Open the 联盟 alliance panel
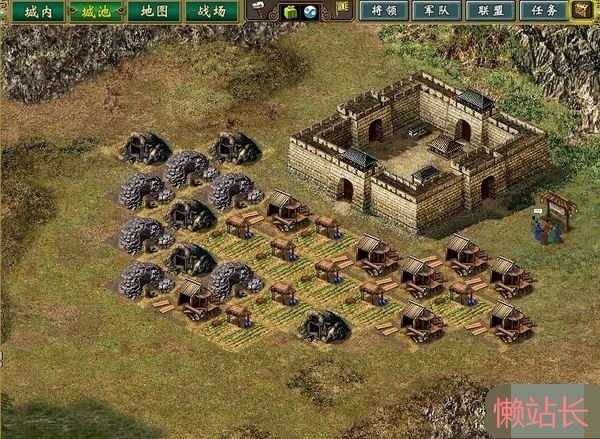The width and height of the screenshot is (600, 439). coord(489,12)
